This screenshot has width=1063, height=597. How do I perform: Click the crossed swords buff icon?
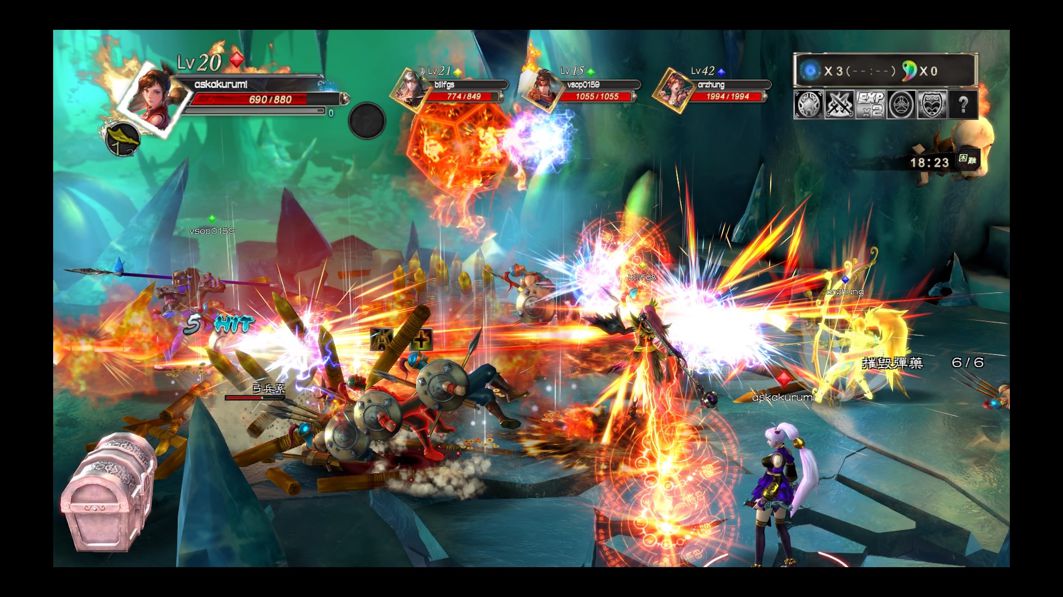pyautogui.click(x=839, y=104)
